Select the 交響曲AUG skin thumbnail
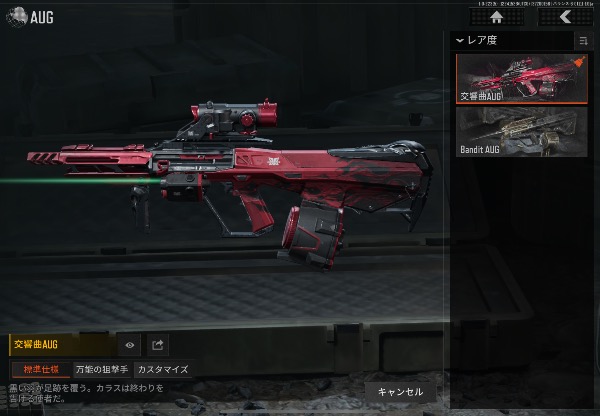Screen dimensions: 600x416 pos(521,78)
